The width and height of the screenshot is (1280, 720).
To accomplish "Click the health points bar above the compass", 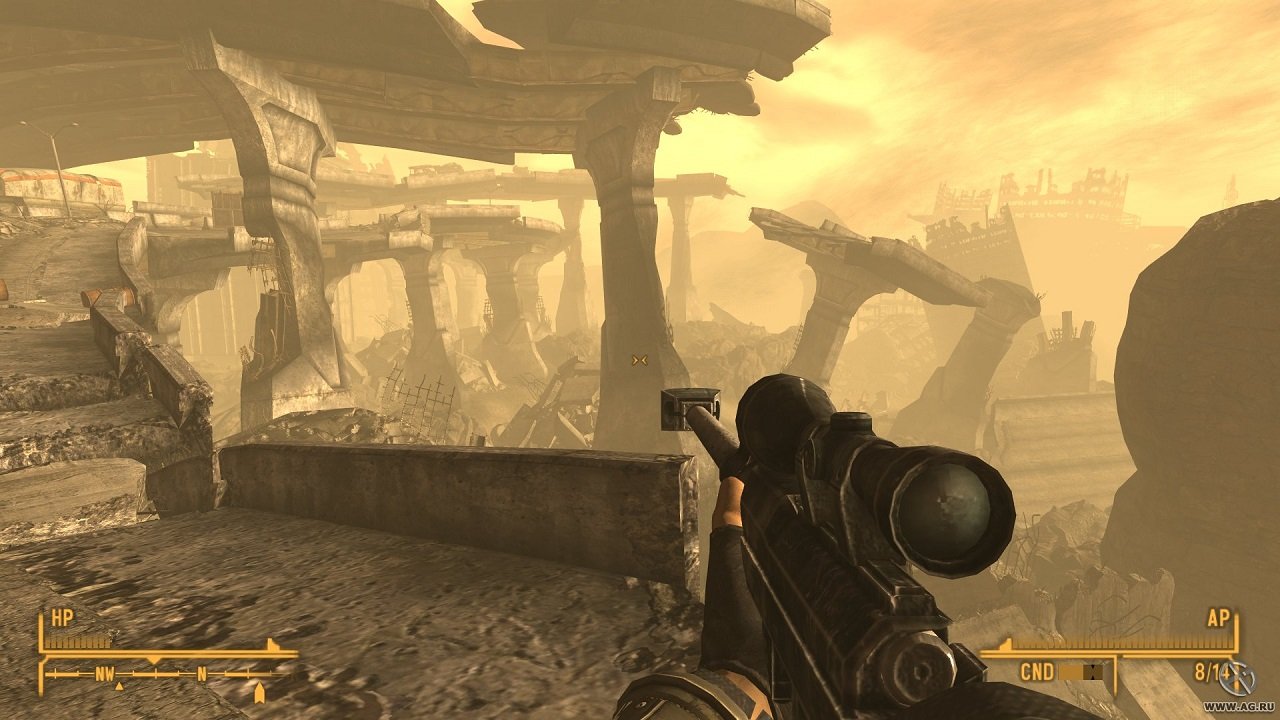I will coord(77,642).
